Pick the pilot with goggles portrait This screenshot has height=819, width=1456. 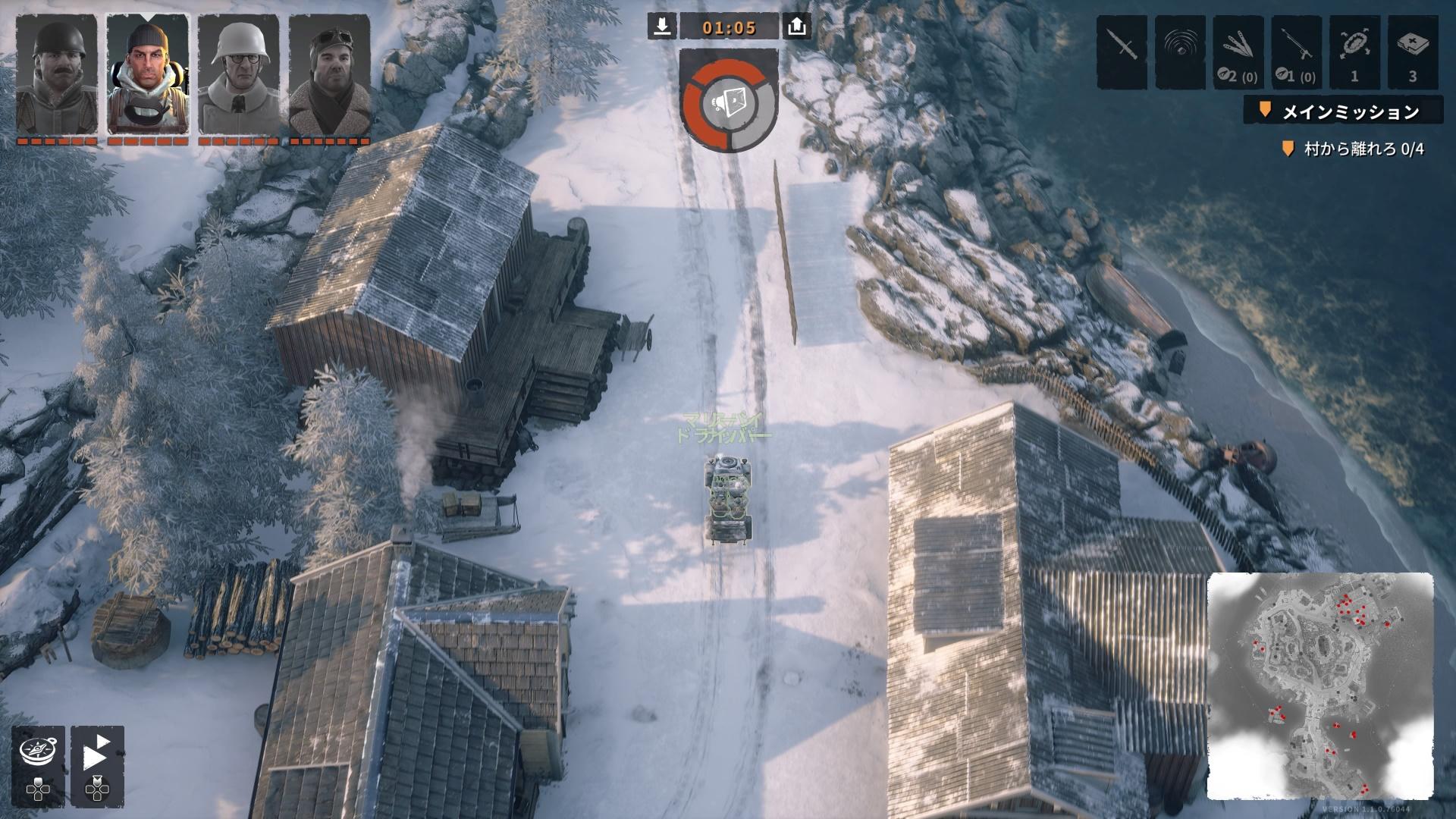(x=329, y=74)
